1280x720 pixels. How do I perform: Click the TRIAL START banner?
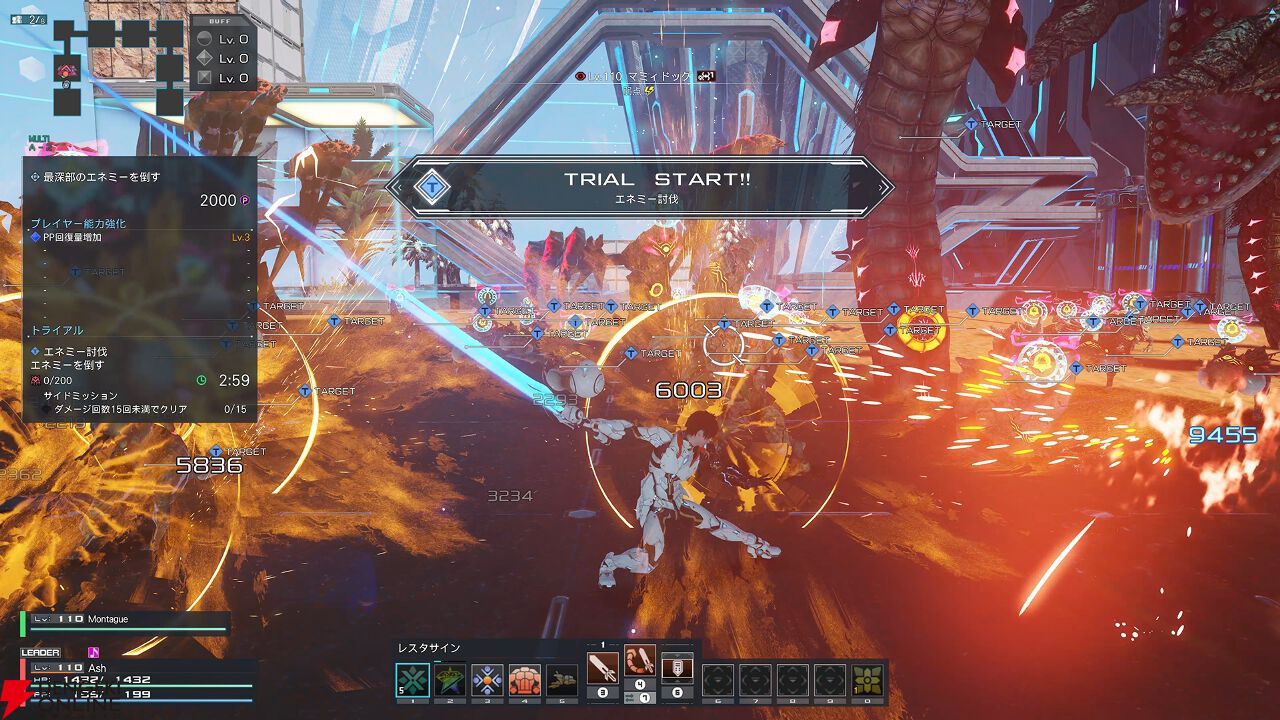coord(640,186)
